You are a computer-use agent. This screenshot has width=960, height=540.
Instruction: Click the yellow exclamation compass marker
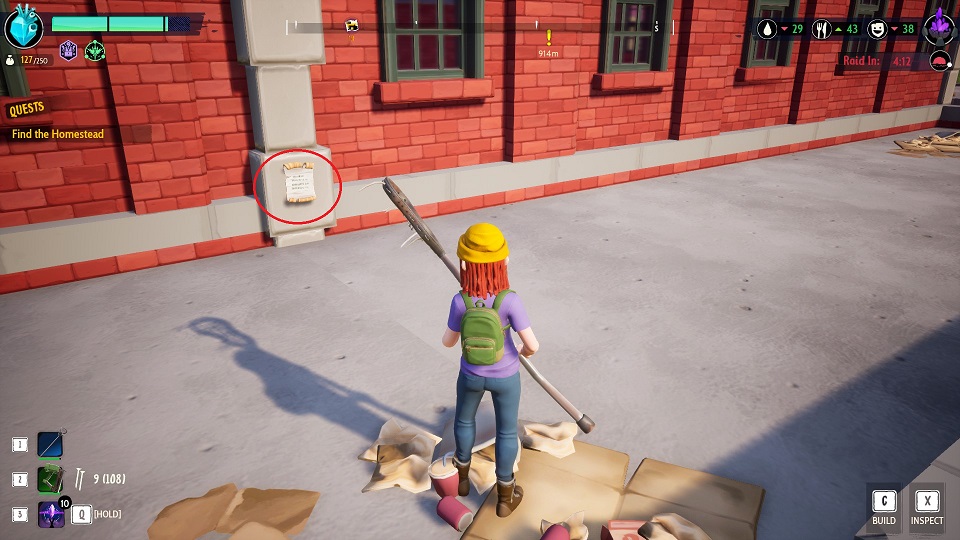548,37
